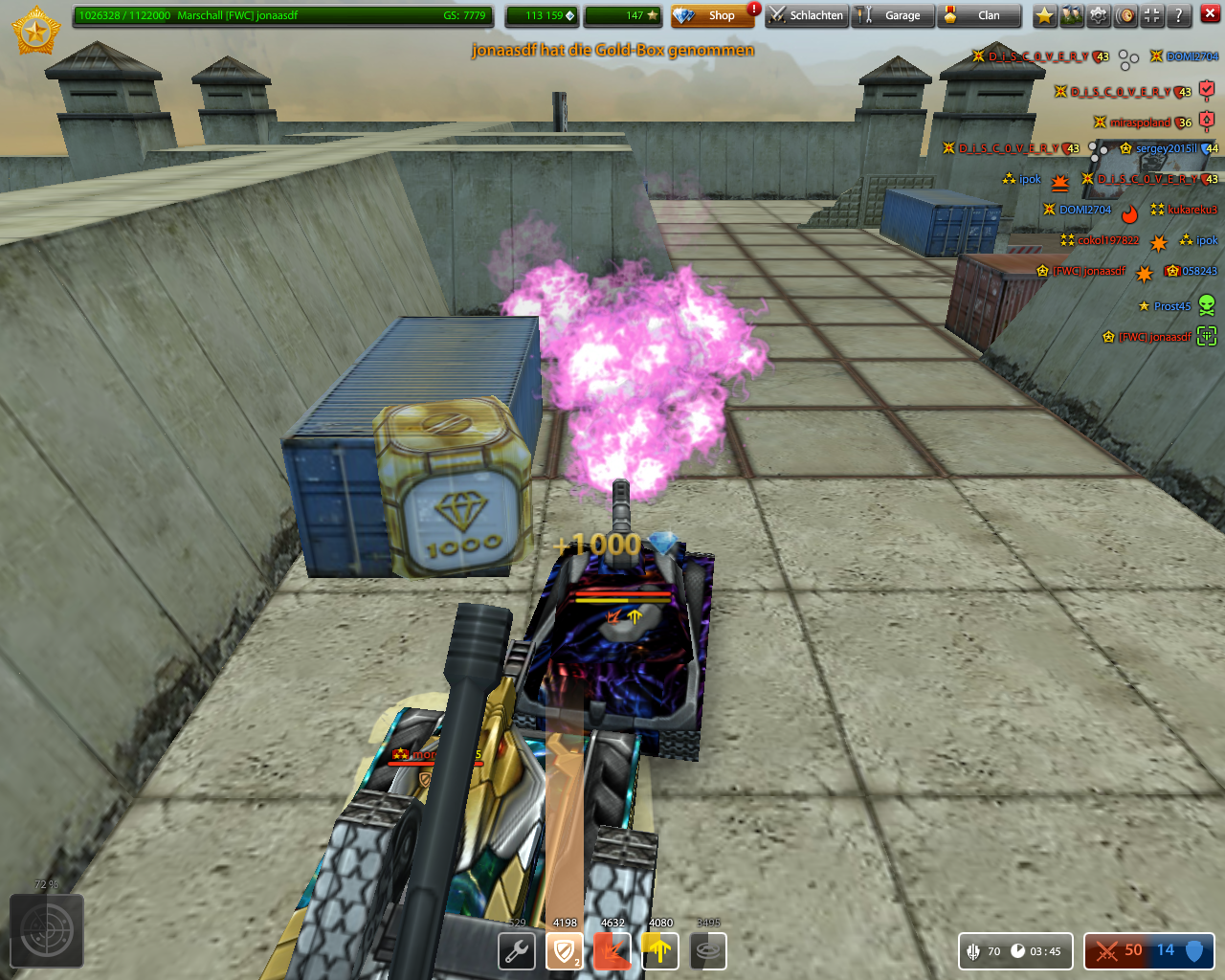Click the crosshair overdrive icon at 72%
1225x980 pixels.
coord(46,930)
